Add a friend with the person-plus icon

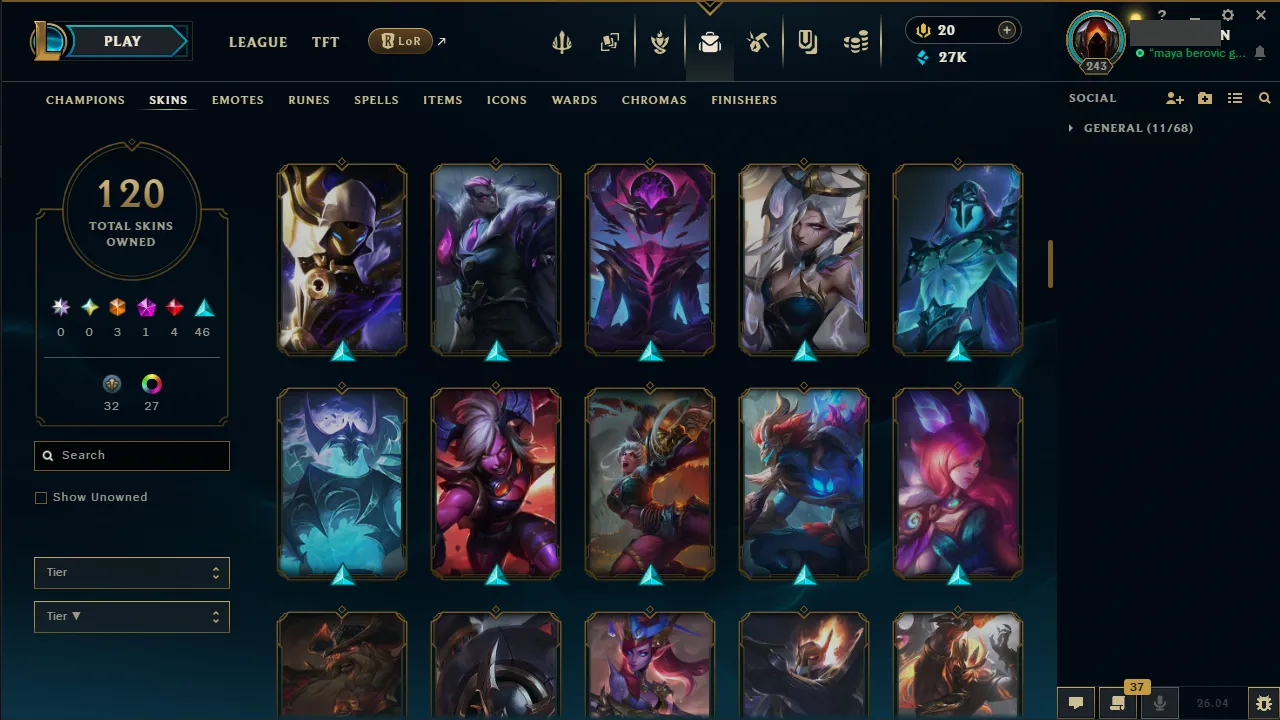coord(1175,98)
